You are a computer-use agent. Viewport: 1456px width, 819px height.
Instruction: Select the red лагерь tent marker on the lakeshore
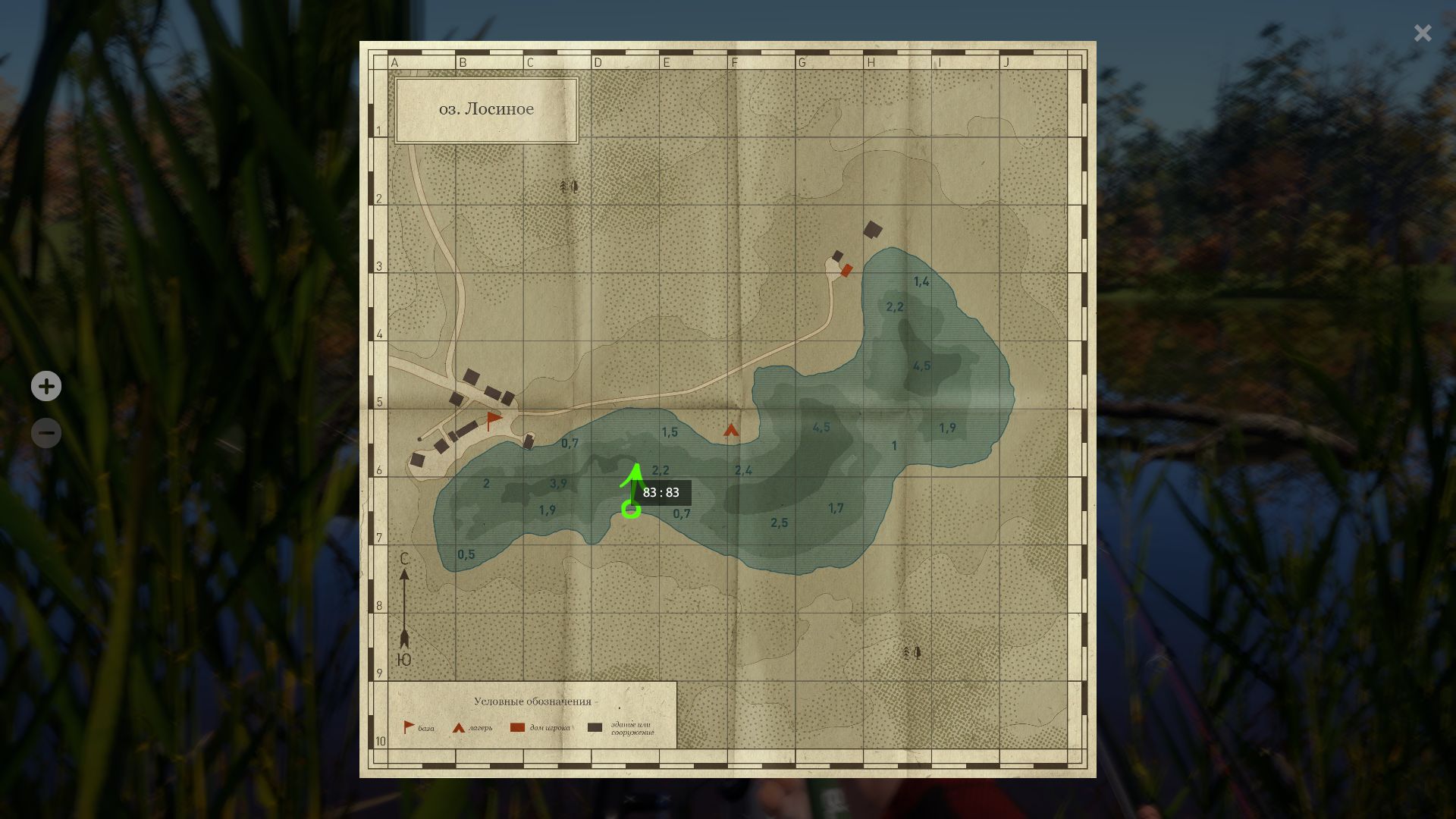coord(730,430)
